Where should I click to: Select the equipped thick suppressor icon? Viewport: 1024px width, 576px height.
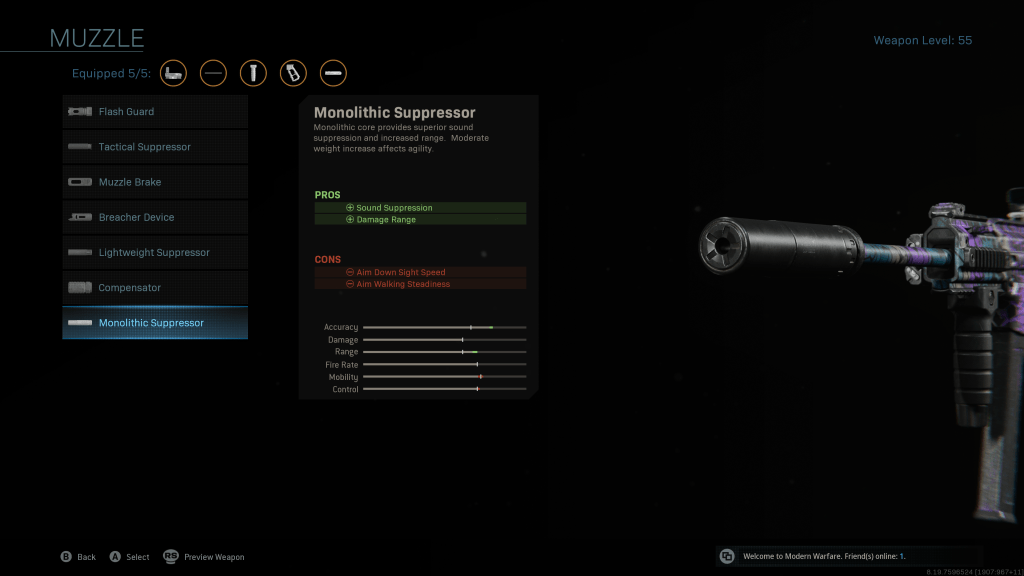[x=333, y=73]
